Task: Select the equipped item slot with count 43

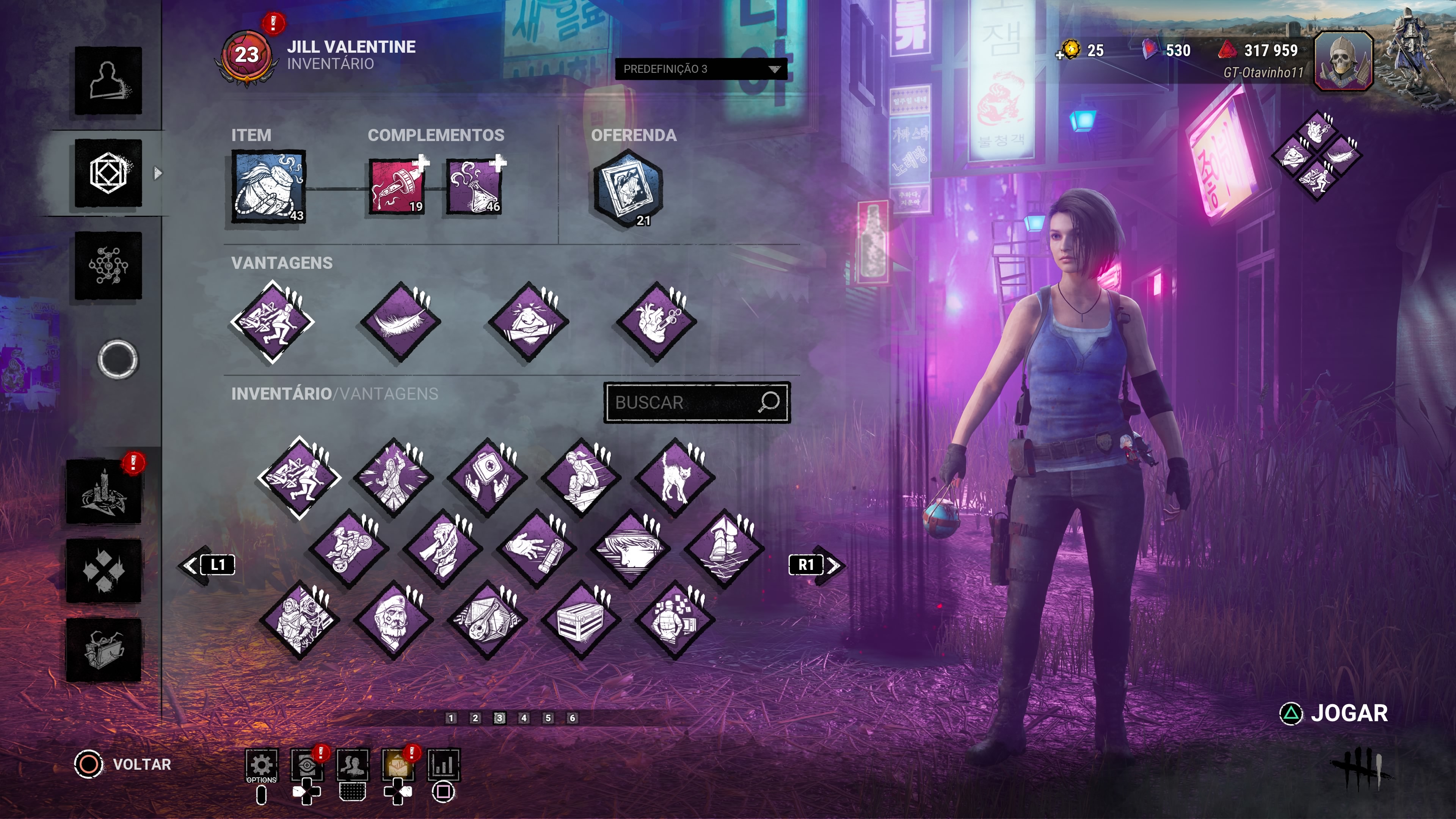Action: coord(268,187)
